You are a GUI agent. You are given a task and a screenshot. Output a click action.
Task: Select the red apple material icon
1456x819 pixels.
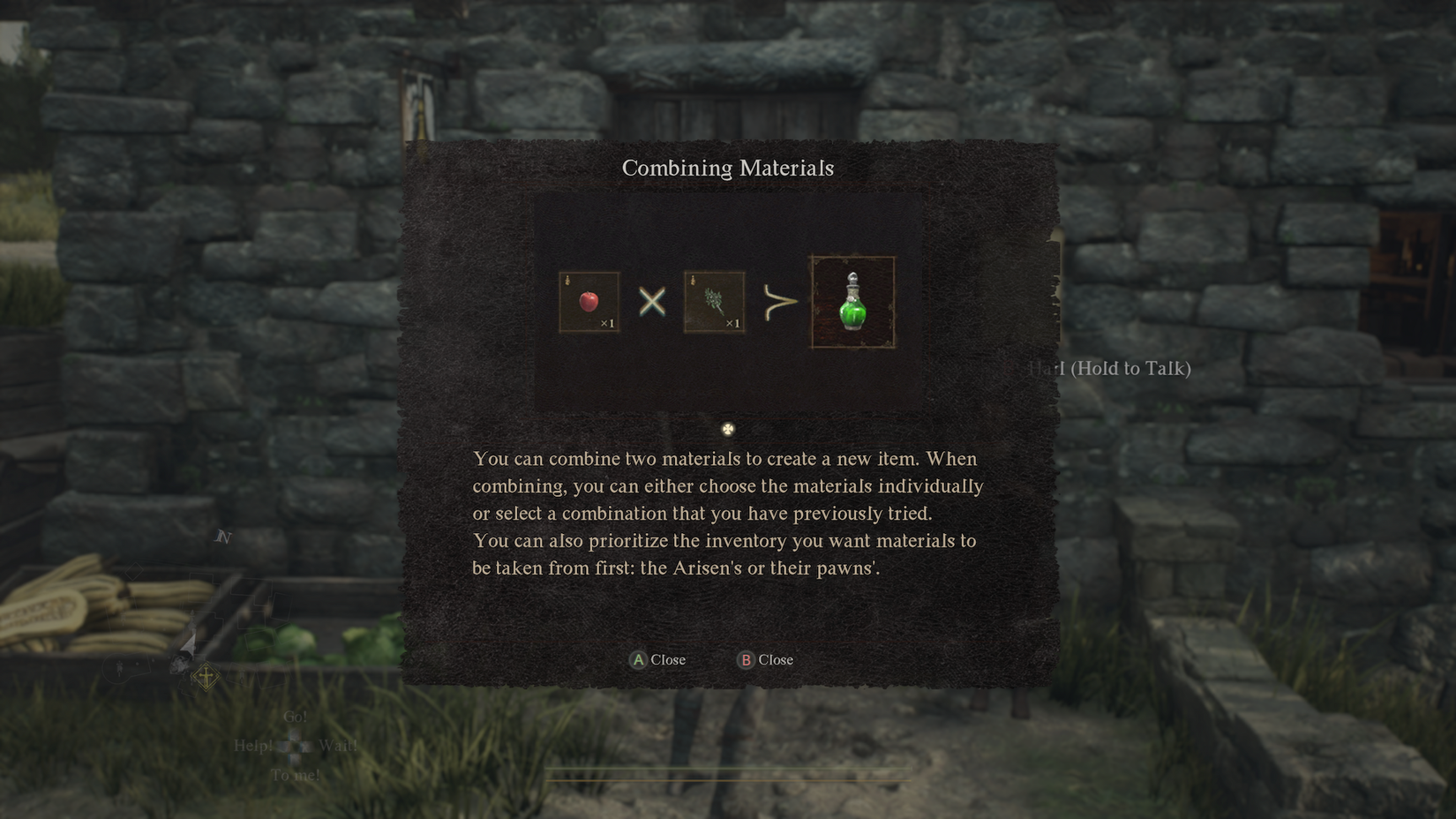[x=588, y=301]
